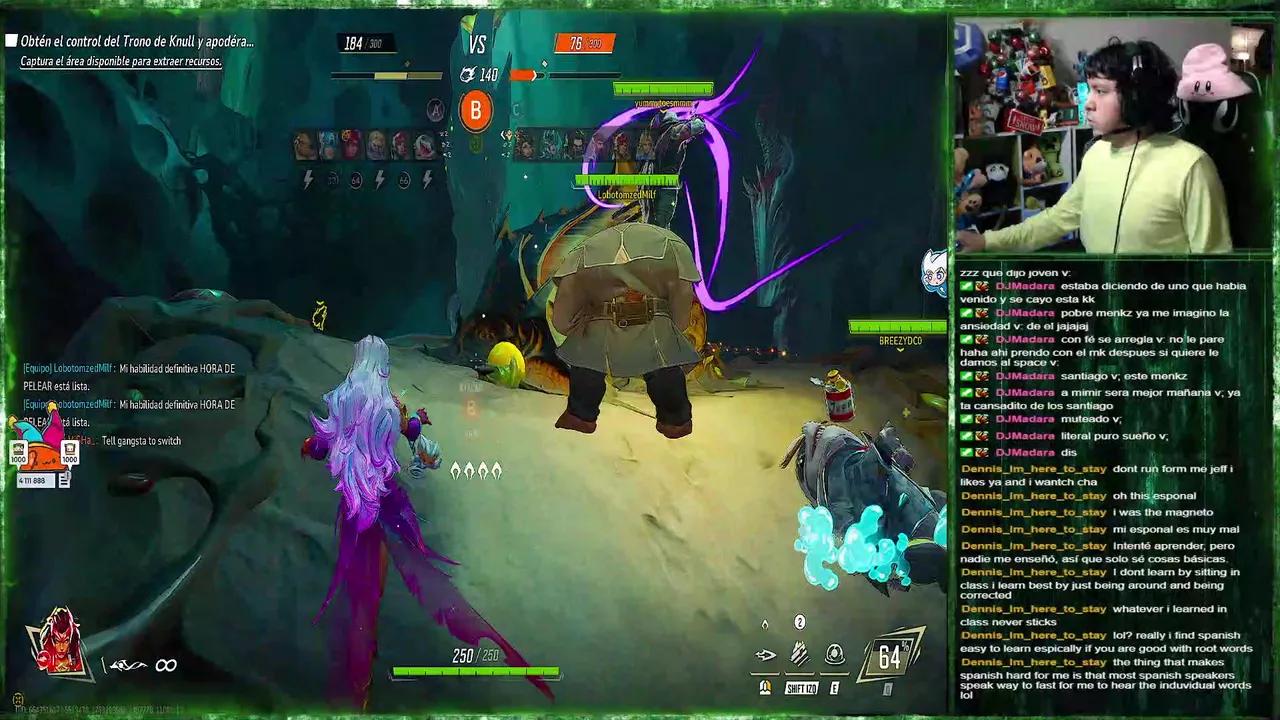Click the orange point B objective marker
The height and width of the screenshot is (720, 1280).
477,109
